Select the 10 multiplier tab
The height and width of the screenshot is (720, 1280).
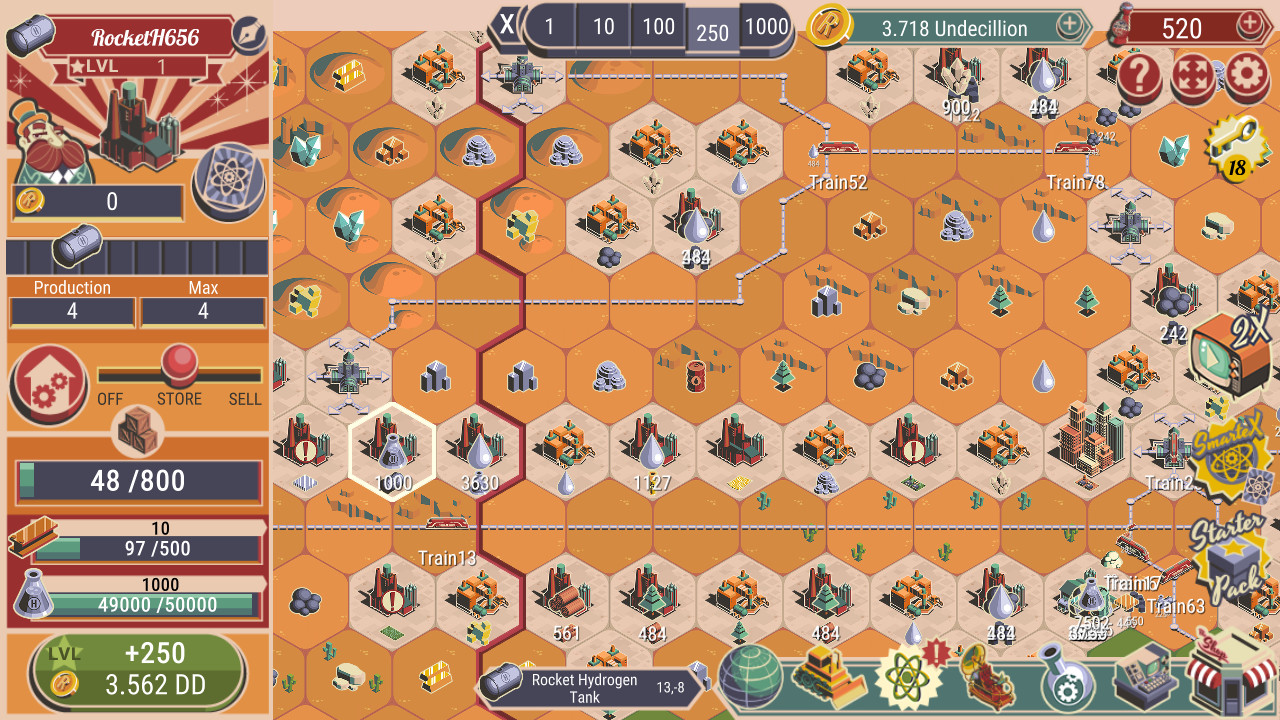click(605, 28)
